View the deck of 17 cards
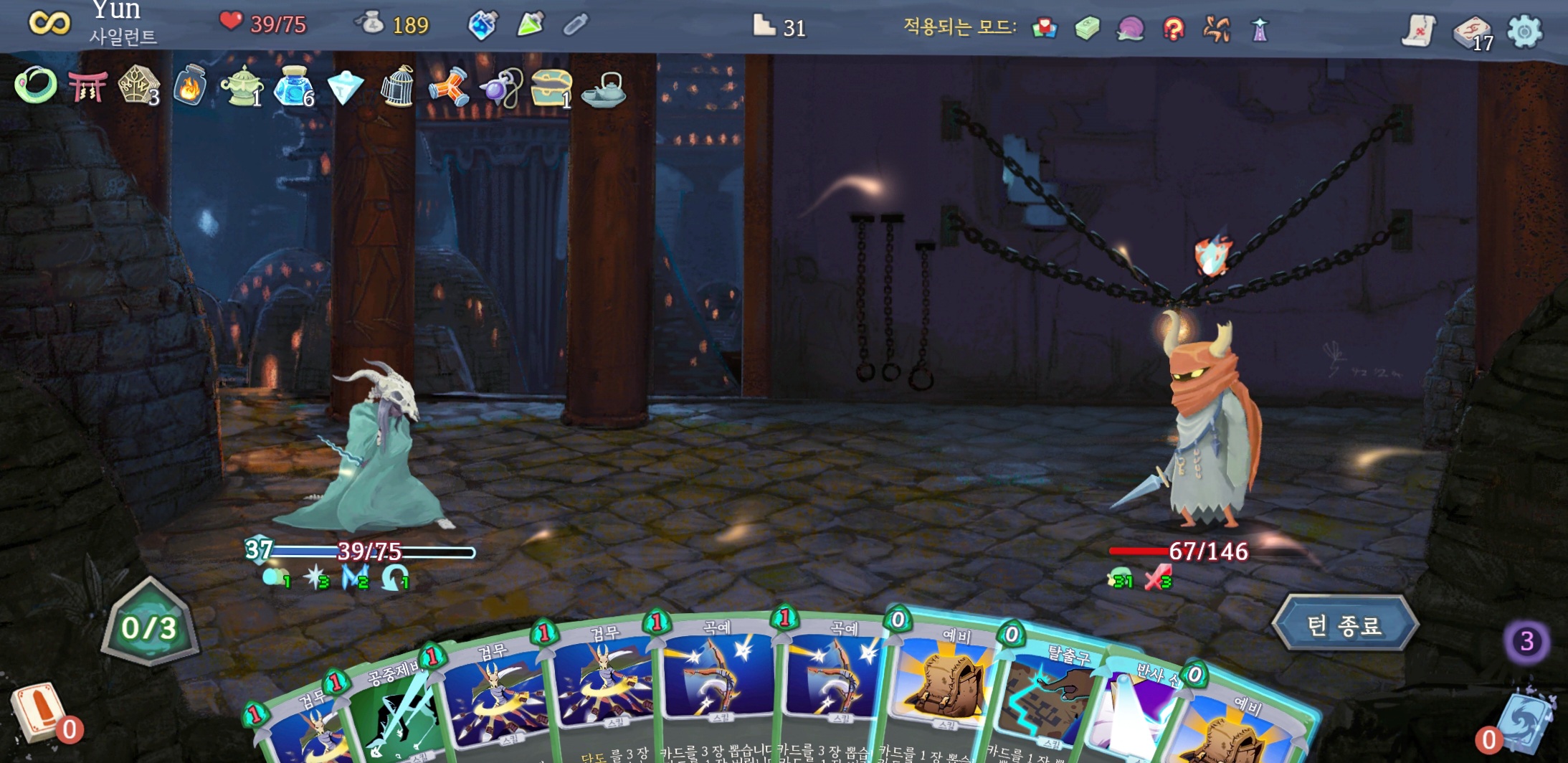Screen dimensions: 1568x763 (x=1471, y=33)
